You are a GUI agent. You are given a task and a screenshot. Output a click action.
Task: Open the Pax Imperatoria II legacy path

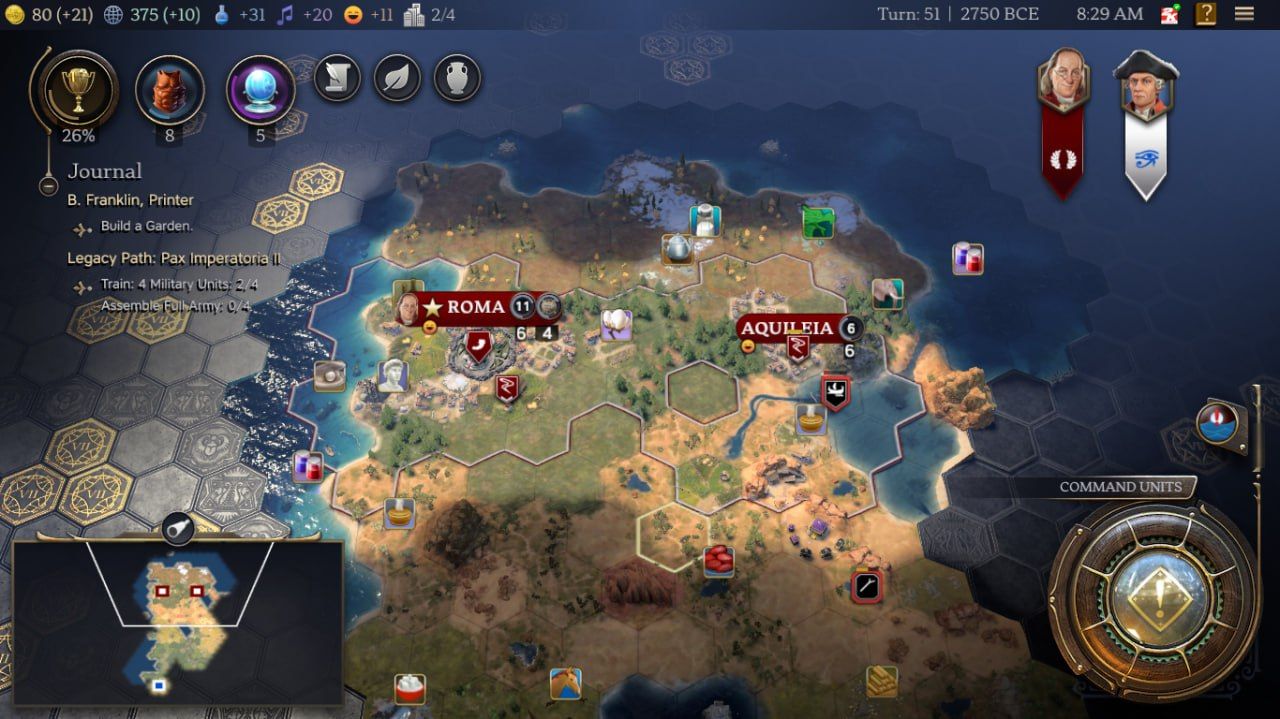173,258
